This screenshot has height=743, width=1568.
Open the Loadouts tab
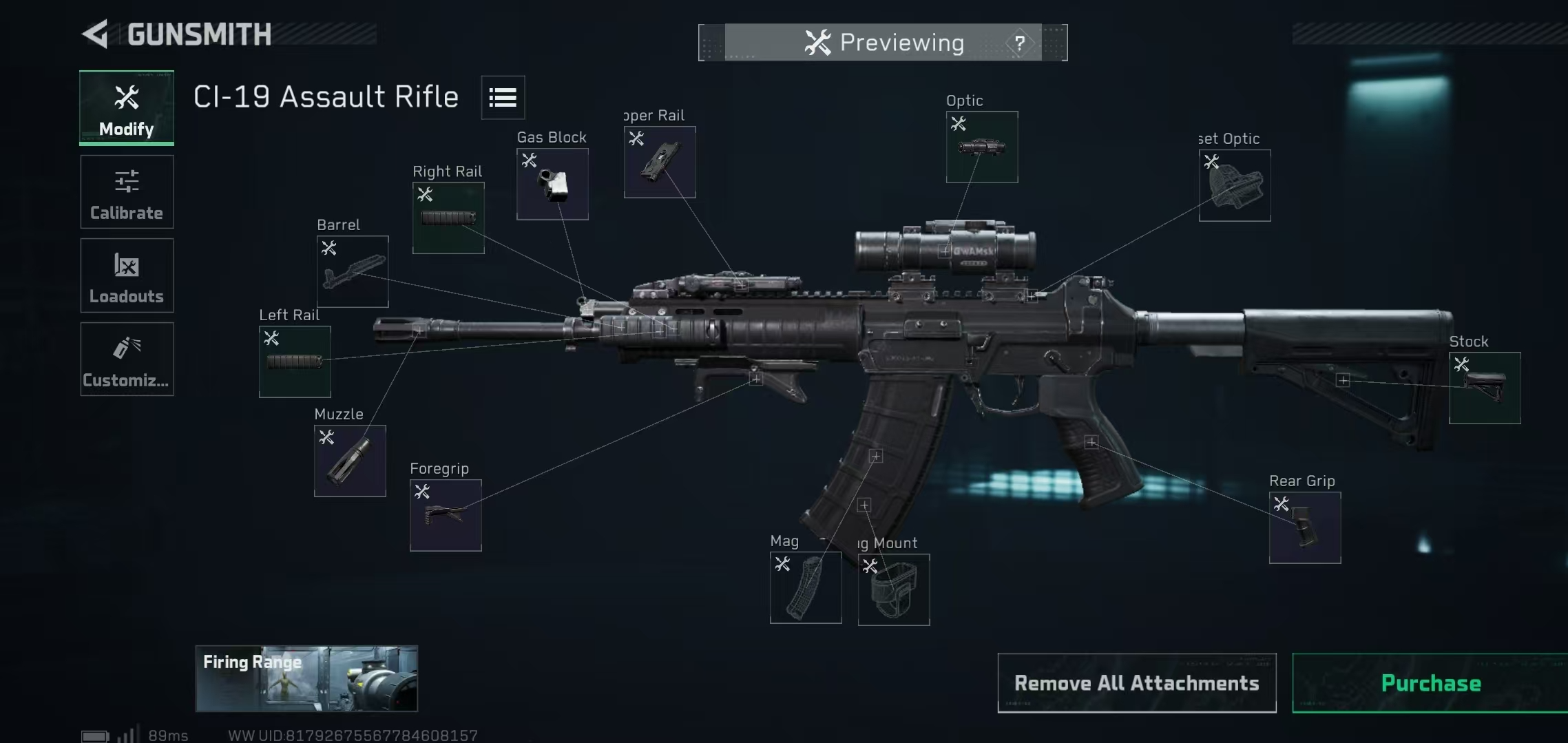[127, 275]
